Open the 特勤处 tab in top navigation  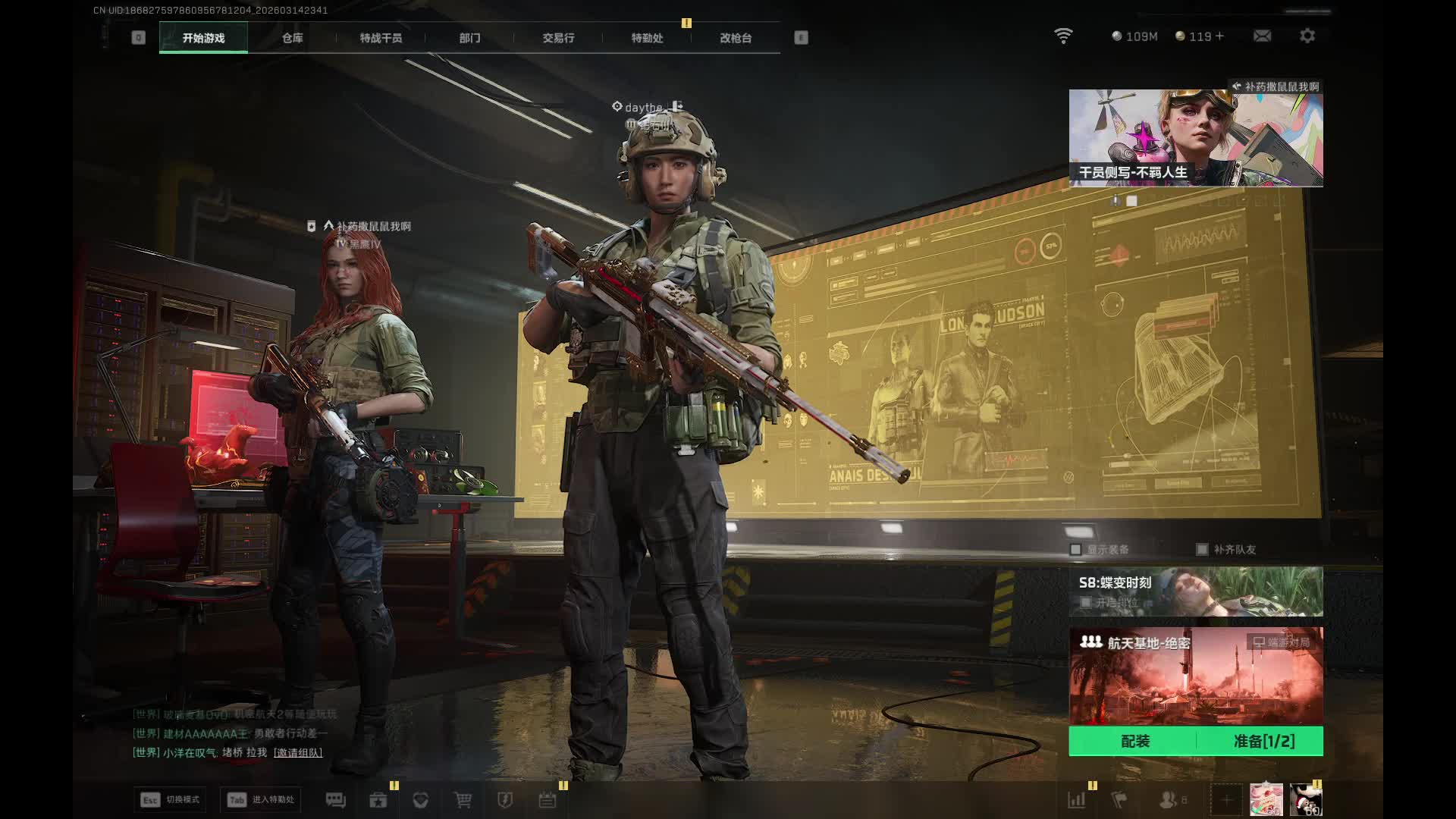(647, 38)
